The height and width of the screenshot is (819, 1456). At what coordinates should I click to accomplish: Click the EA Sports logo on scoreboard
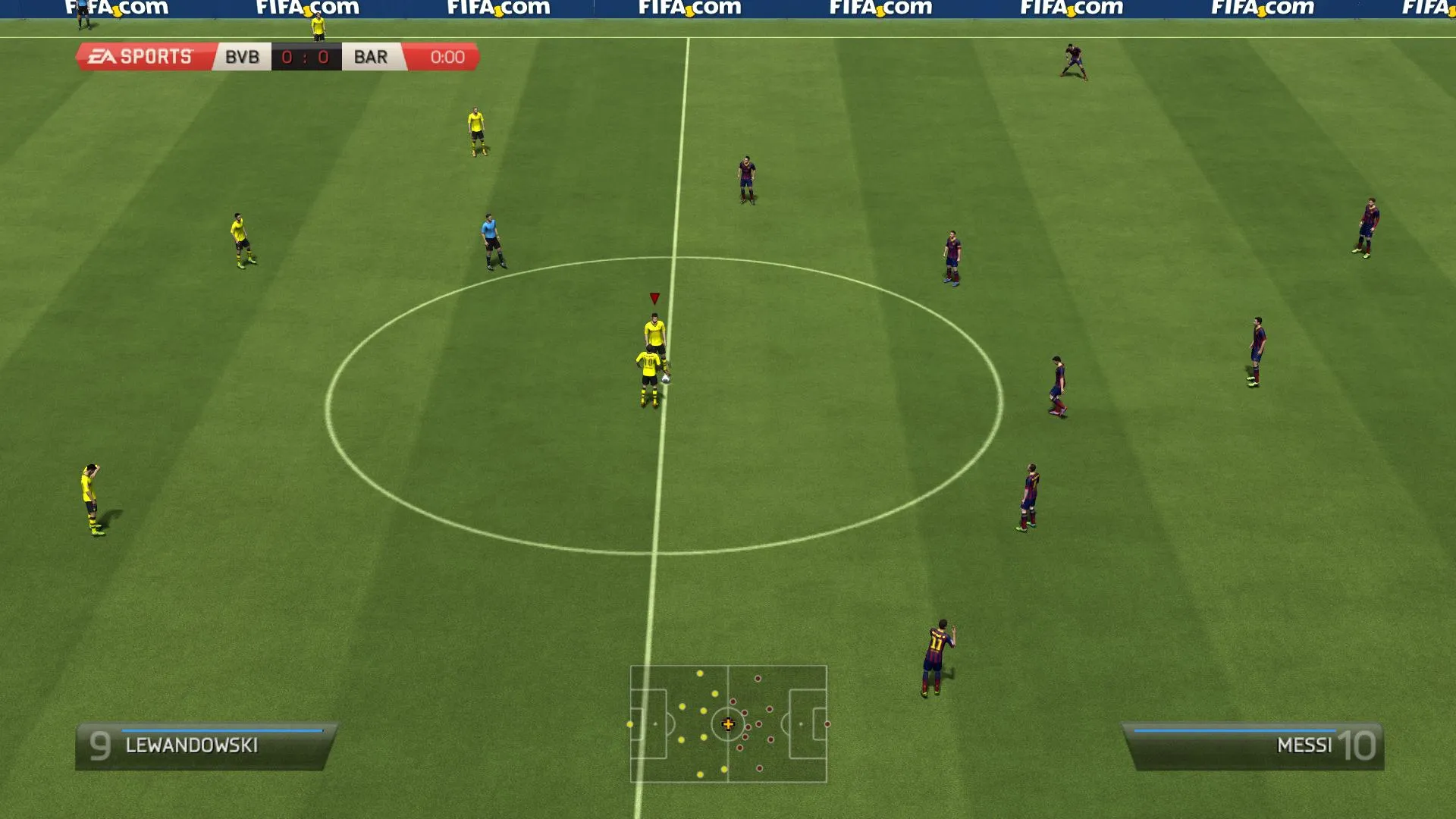(x=136, y=55)
